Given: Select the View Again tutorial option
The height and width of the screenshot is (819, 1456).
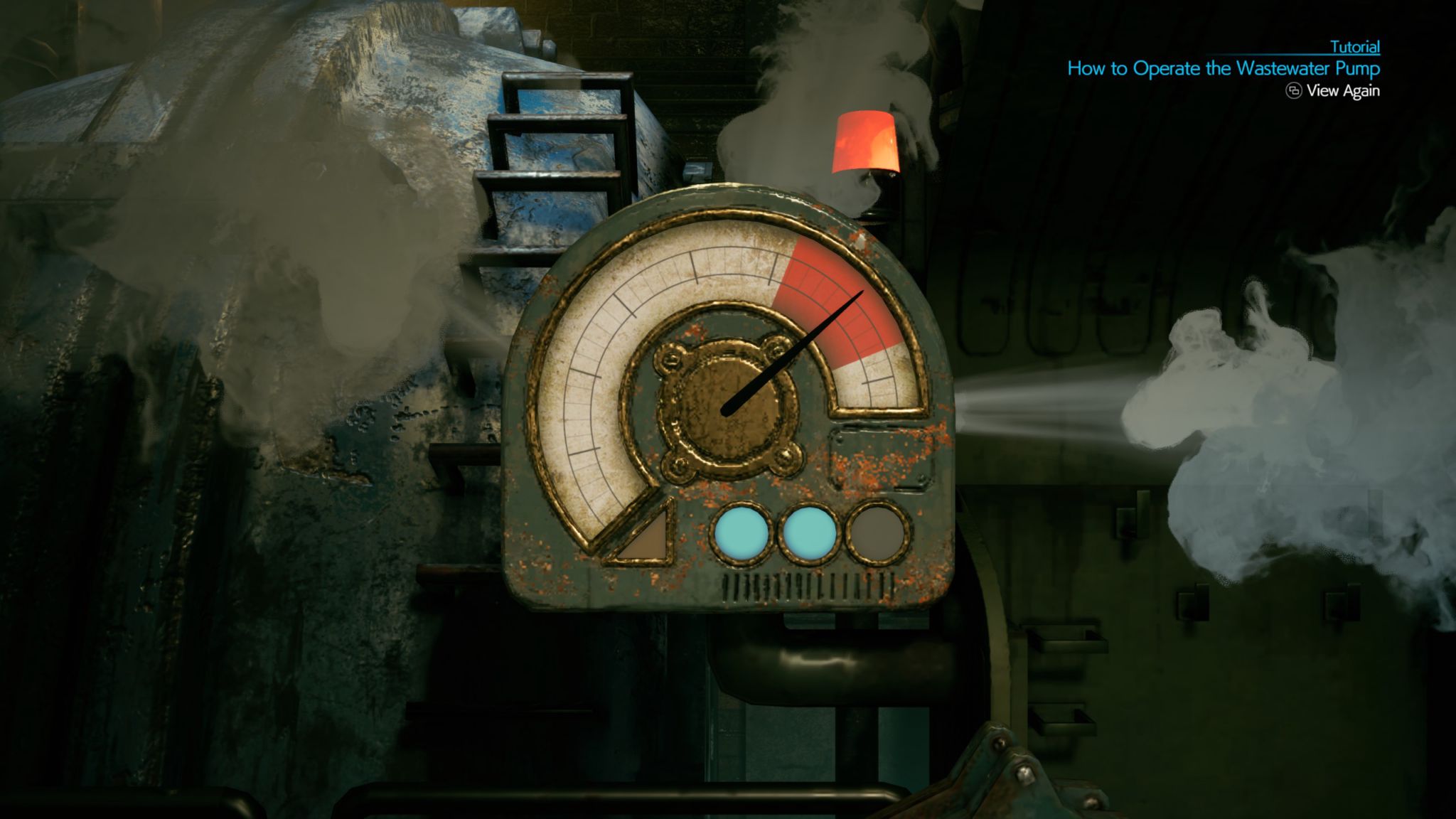Looking at the screenshot, I should pyautogui.click(x=1333, y=91).
